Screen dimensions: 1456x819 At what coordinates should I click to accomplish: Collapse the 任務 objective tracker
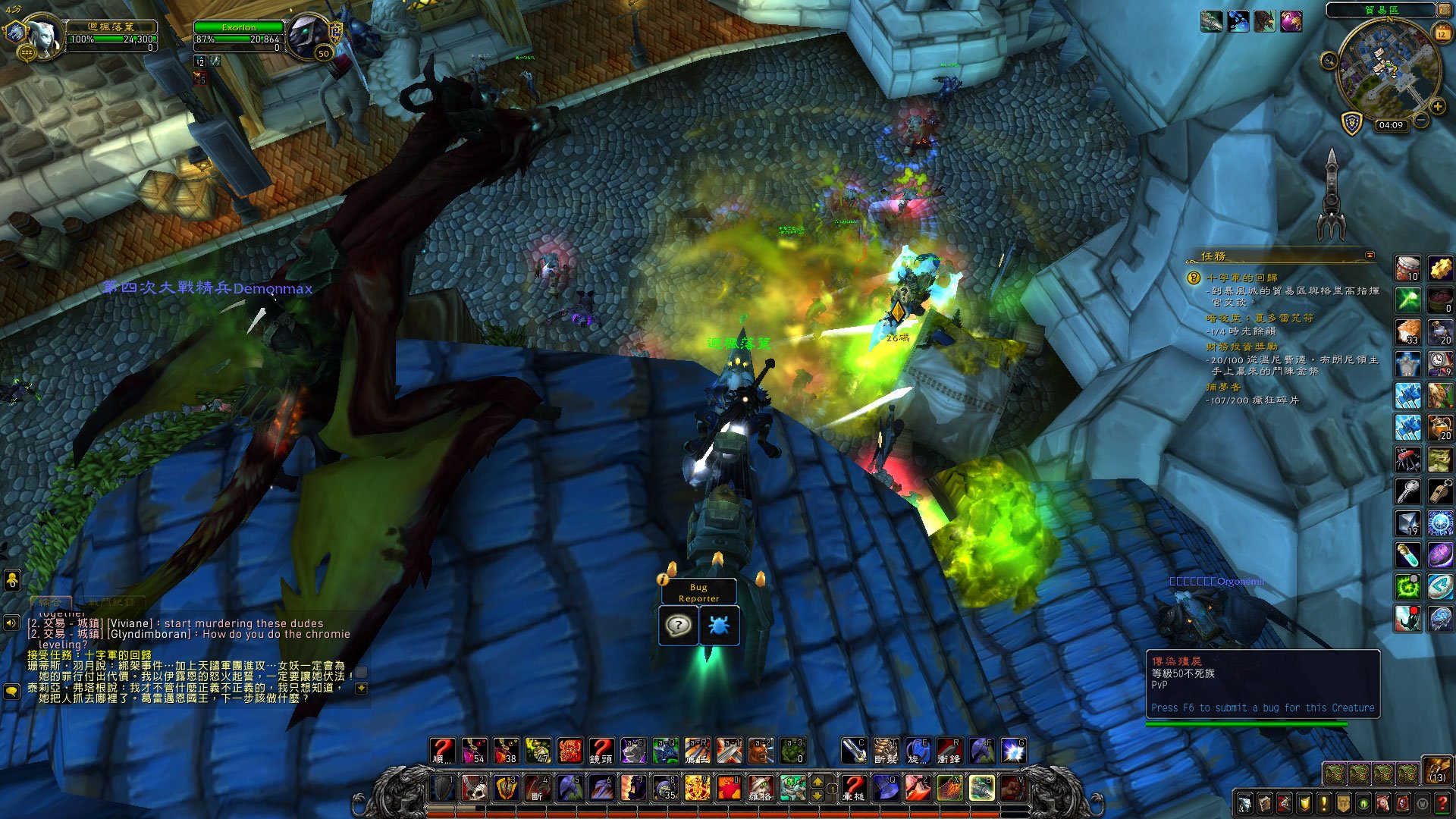coord(1370,256)
